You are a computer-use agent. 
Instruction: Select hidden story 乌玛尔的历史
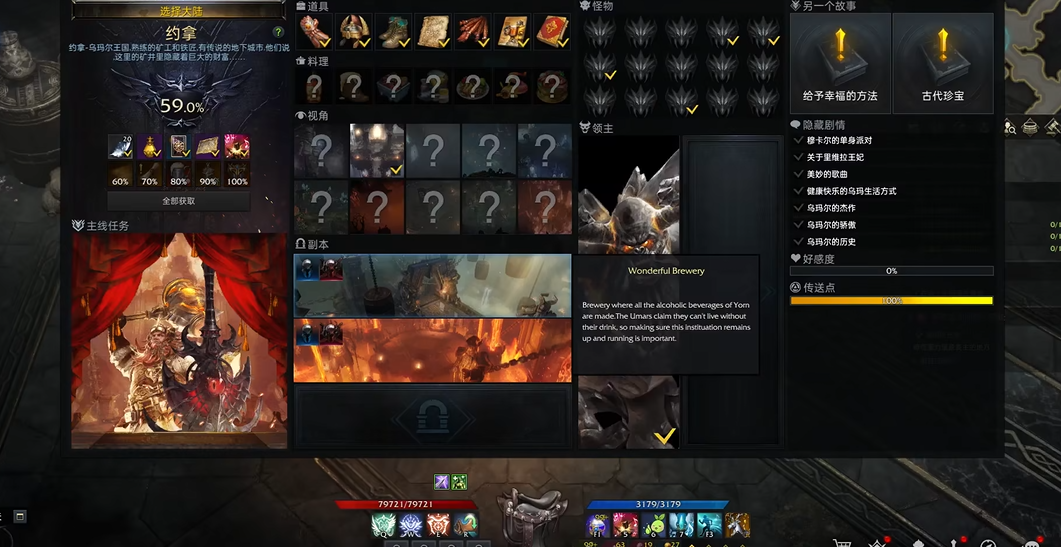(x=831, y=242)
